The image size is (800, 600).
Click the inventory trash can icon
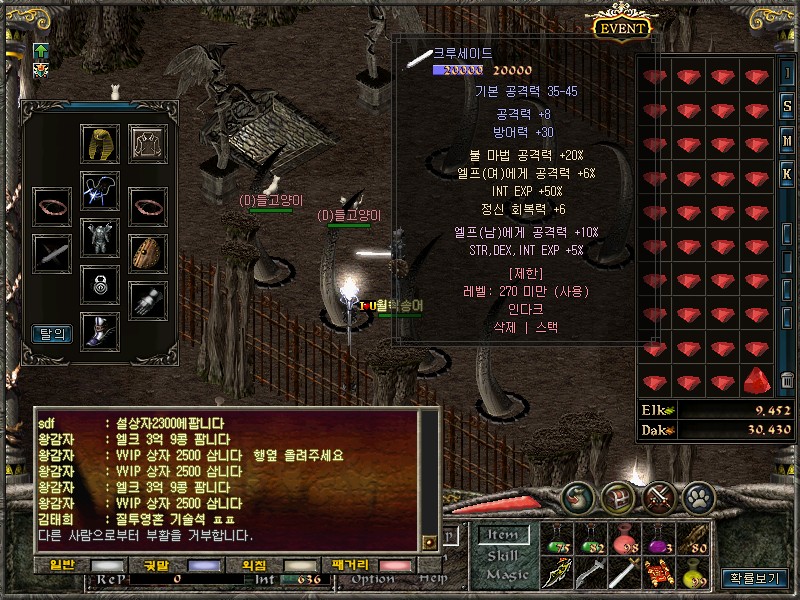click(x=788, y=380)
